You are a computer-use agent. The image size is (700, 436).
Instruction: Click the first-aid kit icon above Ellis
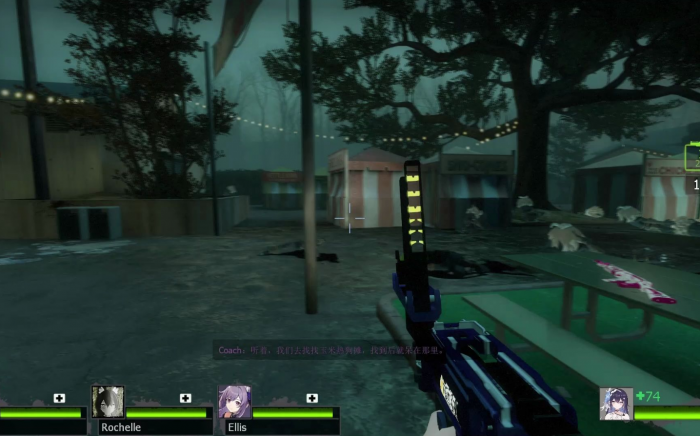[312, 398]
